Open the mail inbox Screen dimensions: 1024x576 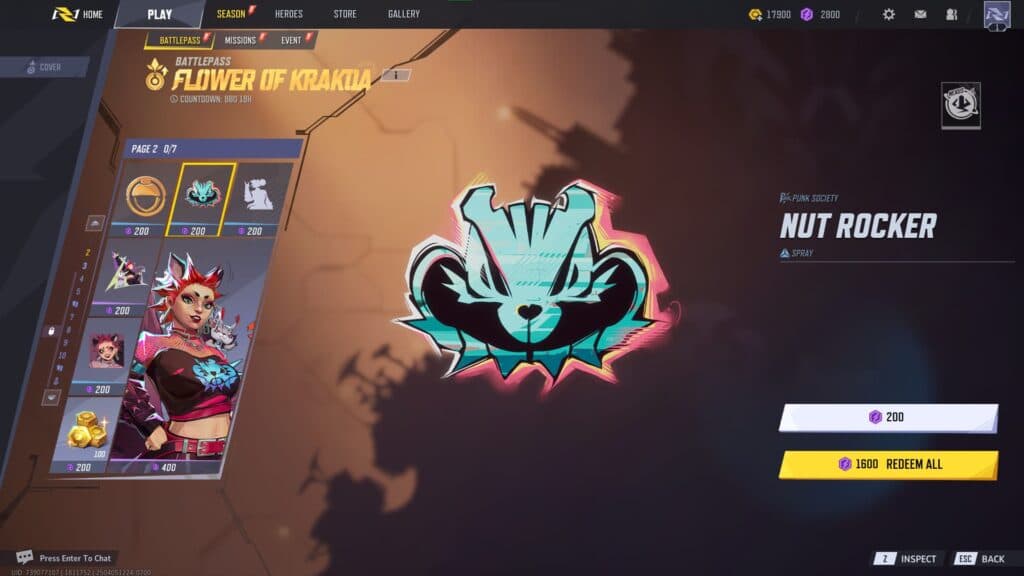click(920, 14)
